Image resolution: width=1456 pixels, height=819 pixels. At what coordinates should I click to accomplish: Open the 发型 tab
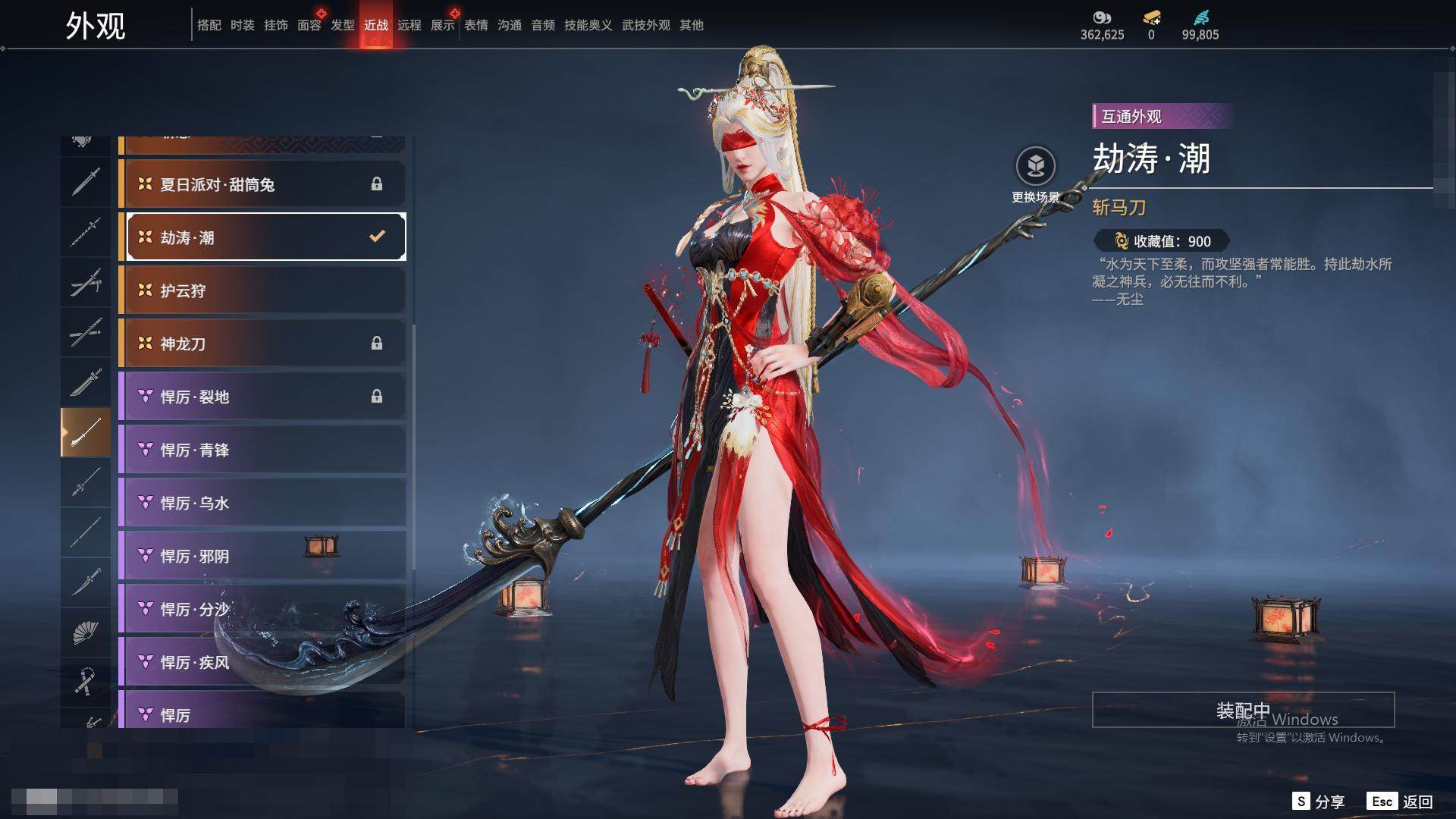click(x=342, y=25)
